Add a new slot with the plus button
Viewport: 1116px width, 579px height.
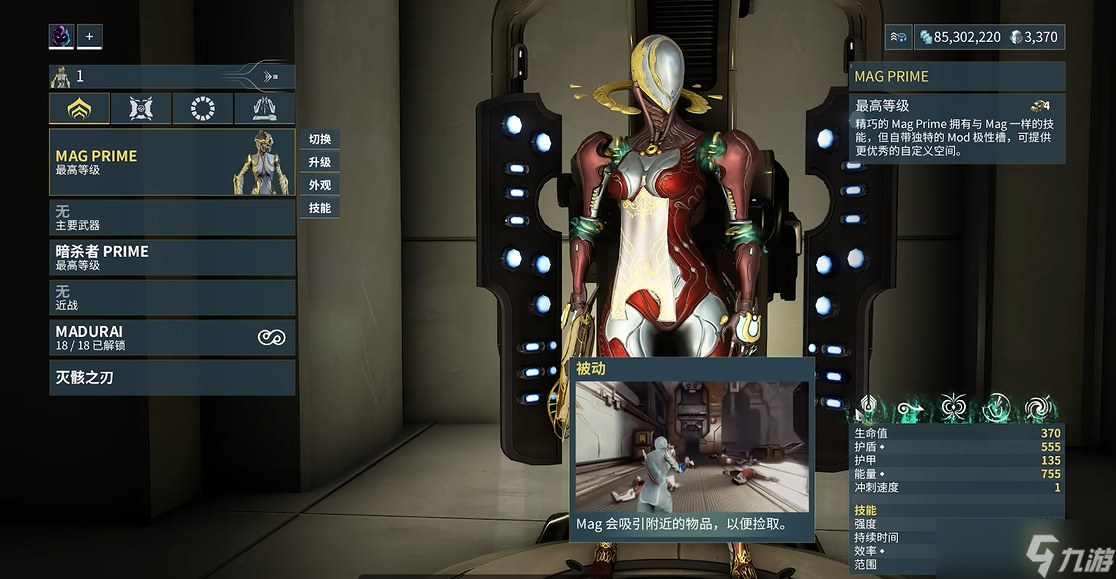89,37
